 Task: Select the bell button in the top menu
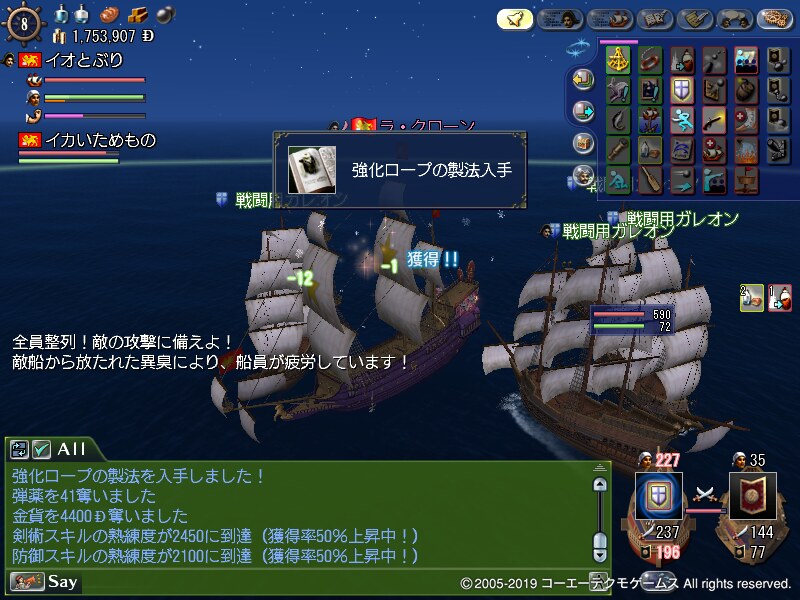tap(515, 19)
